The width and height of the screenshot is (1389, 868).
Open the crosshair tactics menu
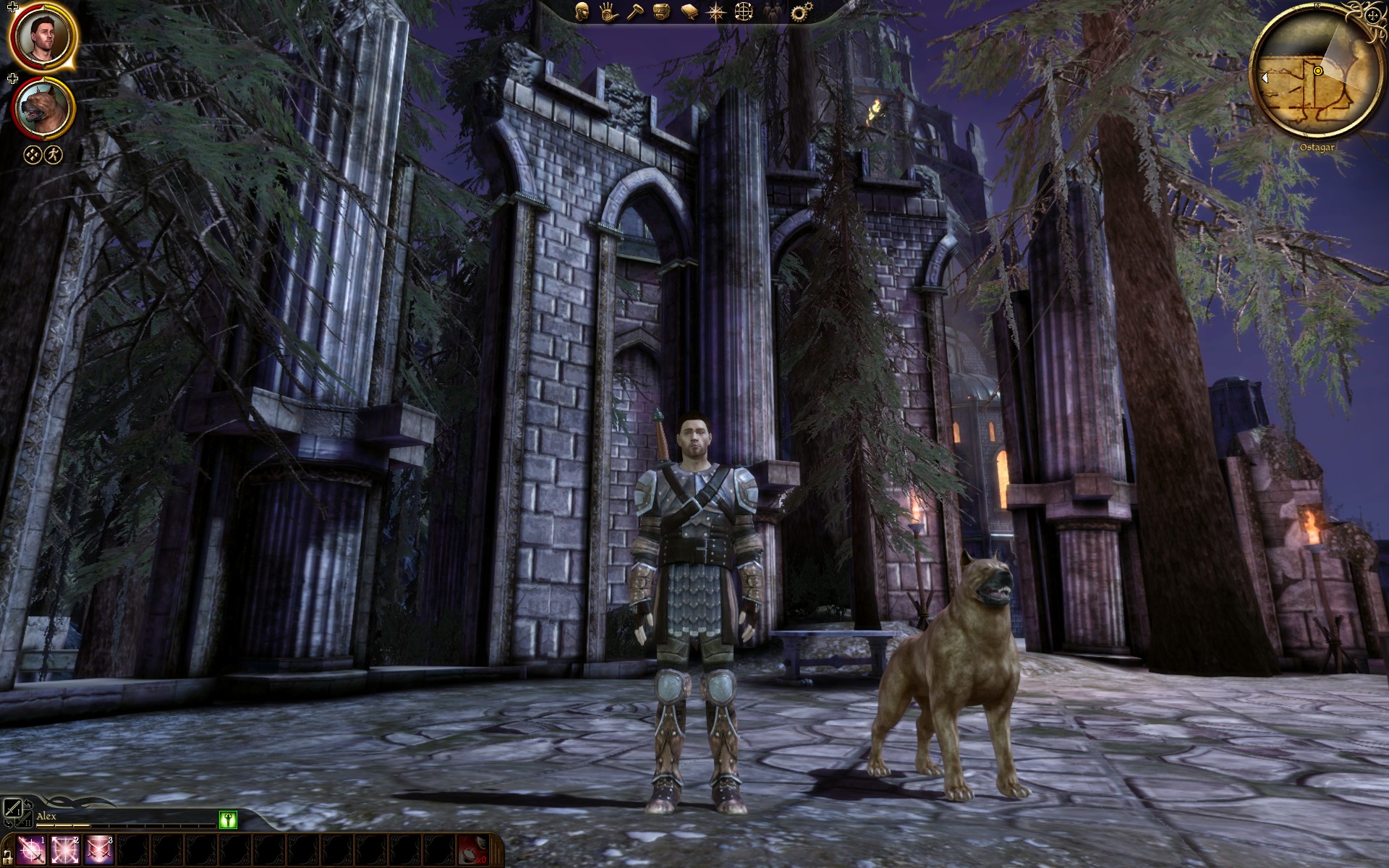pyautogui.click(x=744, y=12)
